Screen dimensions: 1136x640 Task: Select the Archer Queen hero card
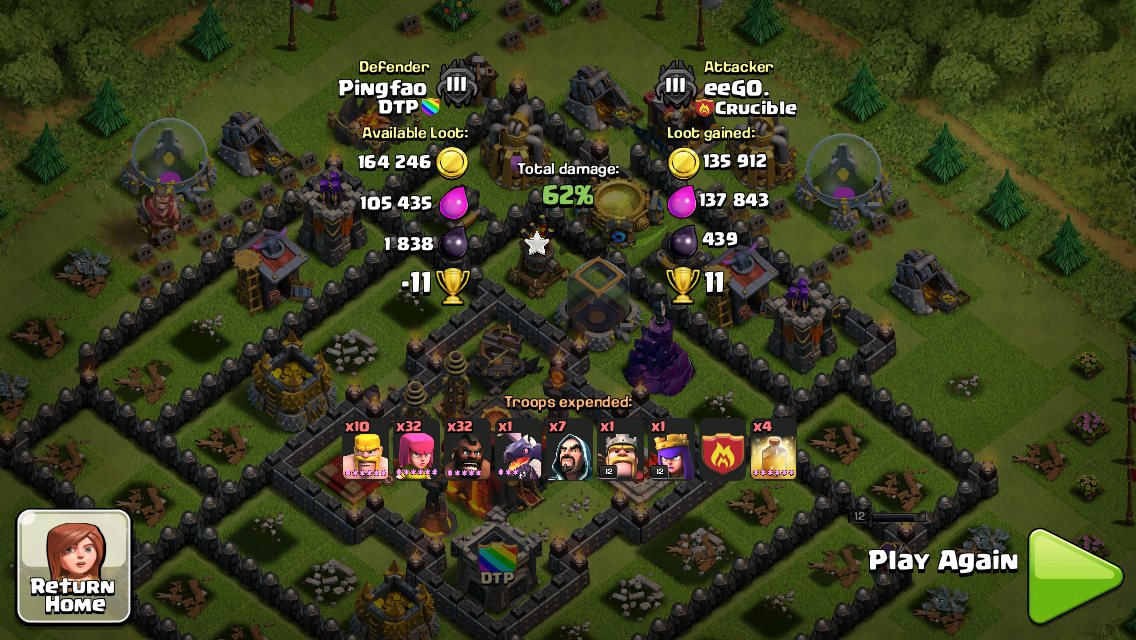[671, 451]
